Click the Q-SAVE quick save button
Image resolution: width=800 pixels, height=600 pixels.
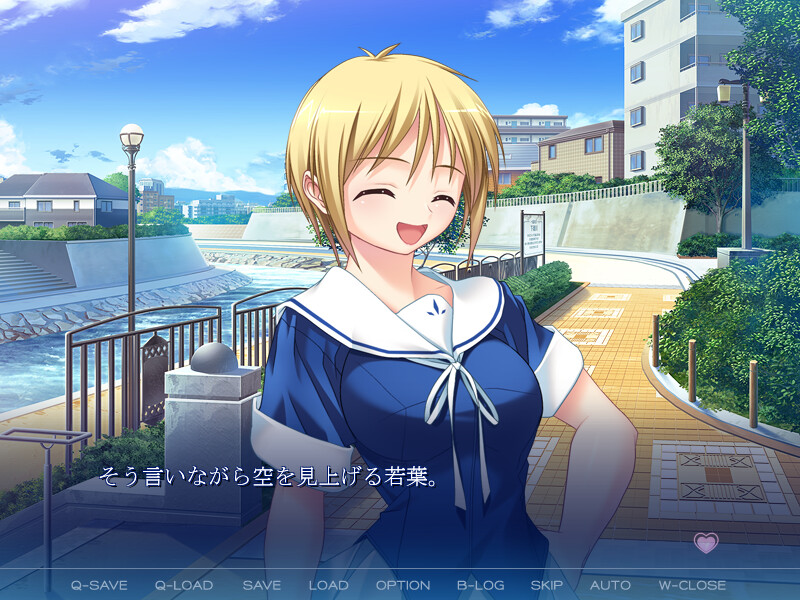pyautogui.click(x=98, y=585)
